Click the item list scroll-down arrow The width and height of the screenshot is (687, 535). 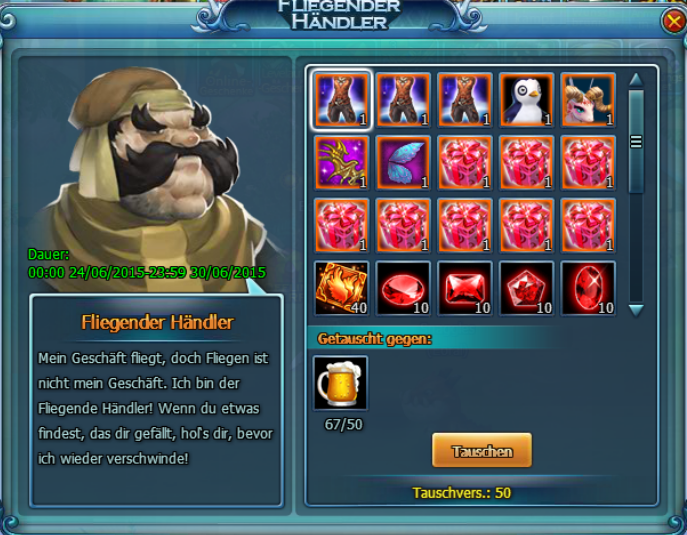click(x=635, y=310)
